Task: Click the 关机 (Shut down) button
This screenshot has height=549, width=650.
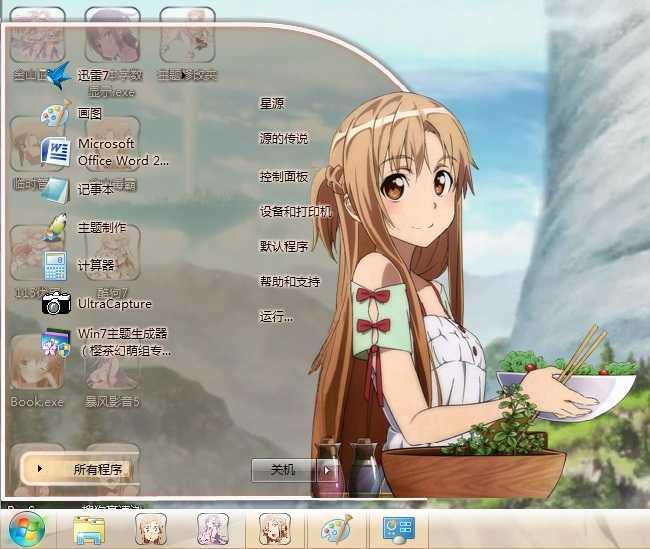Action: point(283,469)
